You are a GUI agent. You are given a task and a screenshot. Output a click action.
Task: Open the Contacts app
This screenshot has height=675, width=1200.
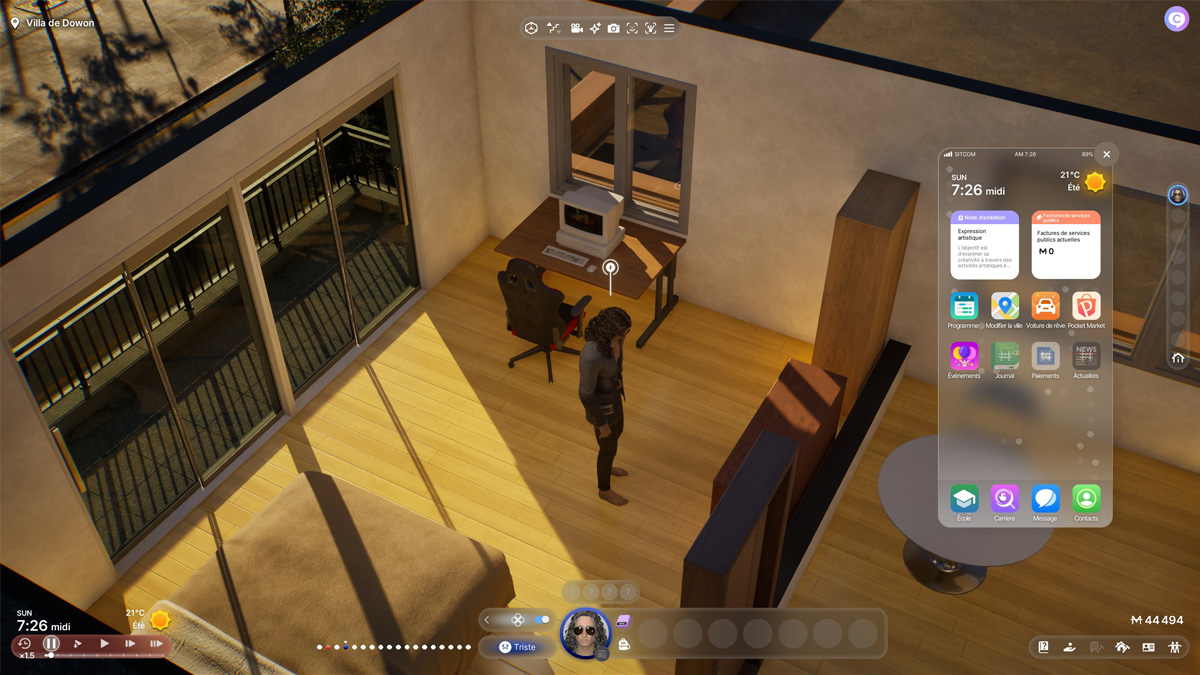[x=1086, y=499]
